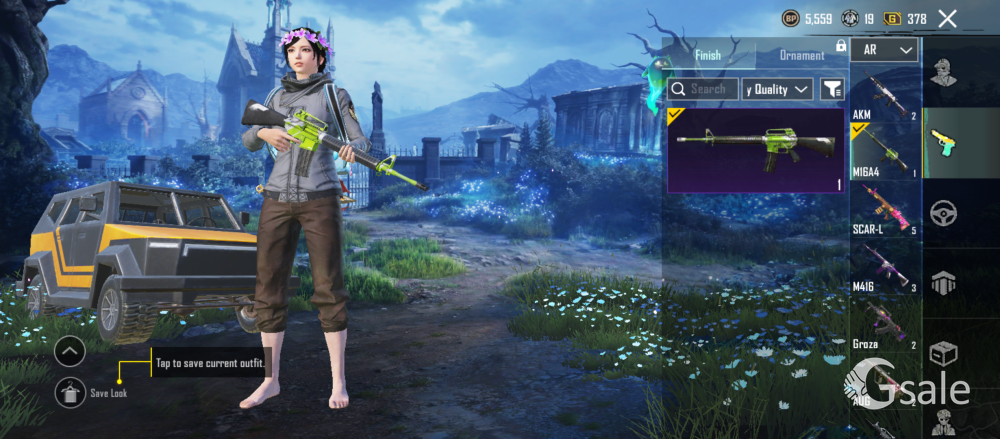
Task: Expand the up-arrow button above Save Look
Action: point(70,352)
